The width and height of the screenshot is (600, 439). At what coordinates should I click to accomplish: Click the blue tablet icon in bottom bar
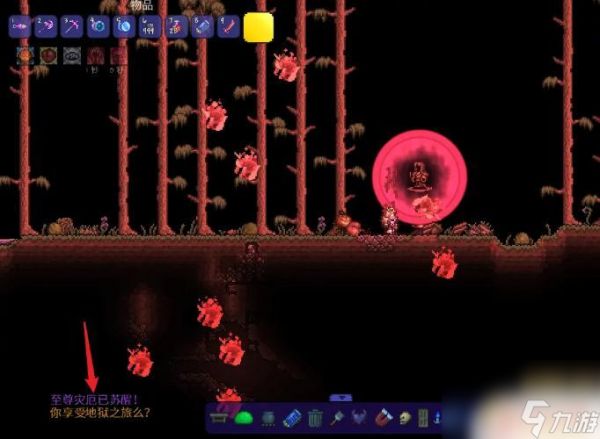tap(293, 418)
